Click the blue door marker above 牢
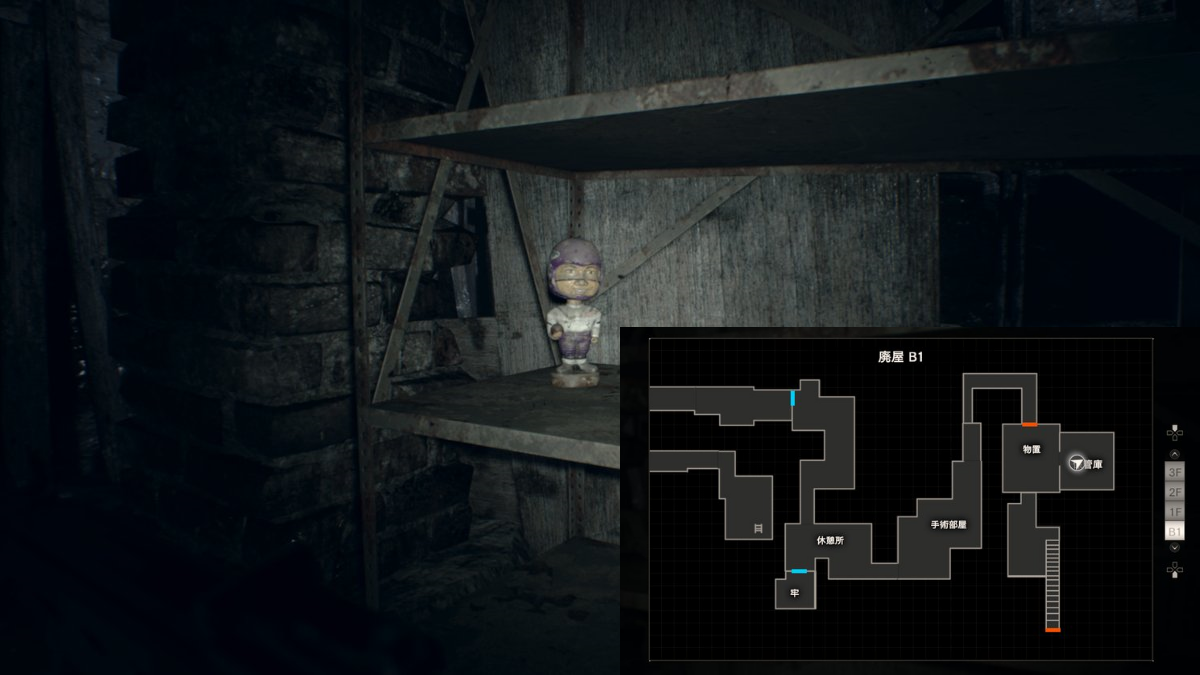 point(799,571)
